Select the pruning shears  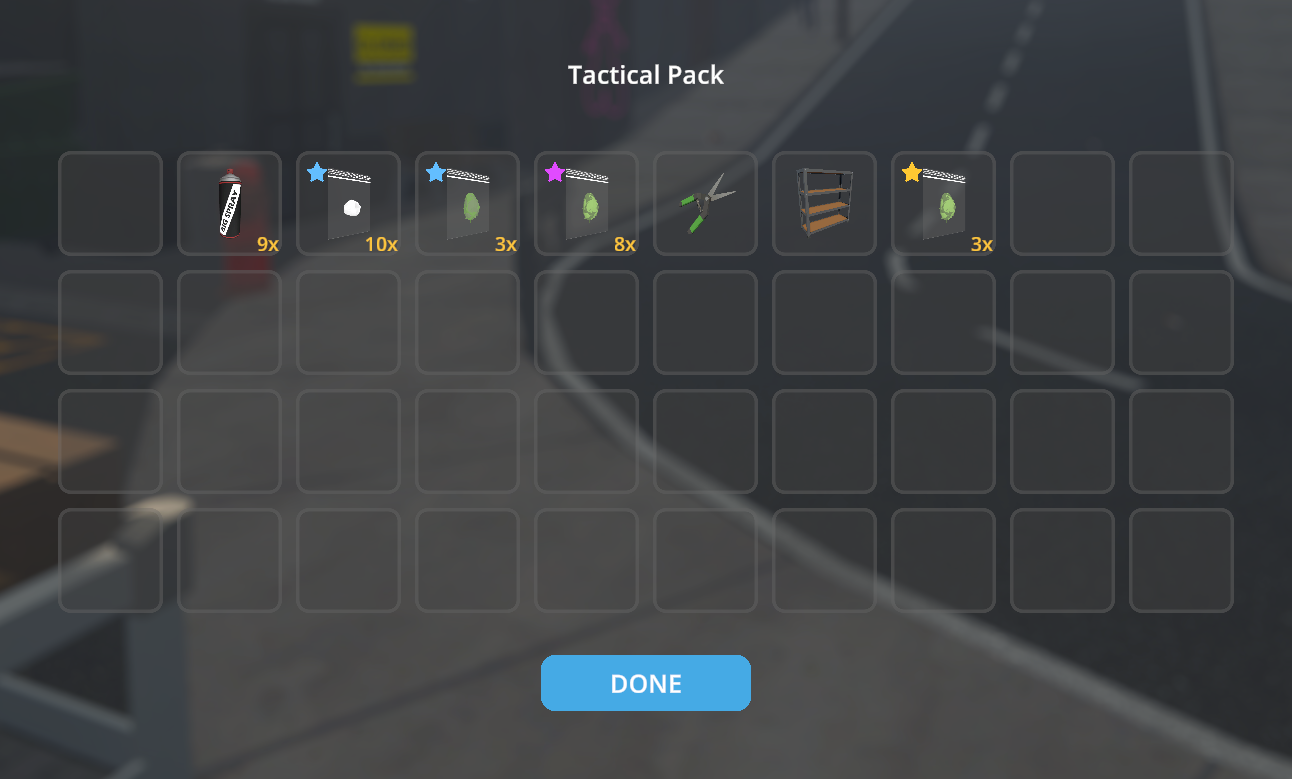pos(705,202)
